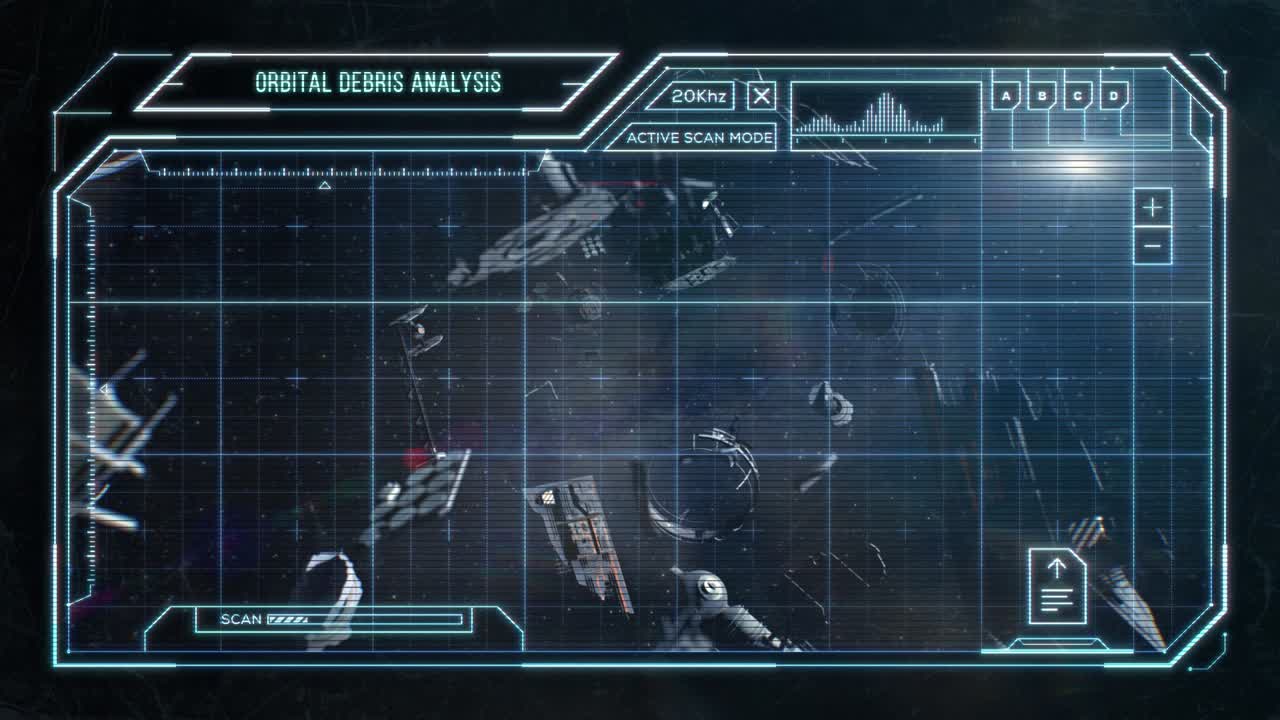Switch to tab B

[1042, 95]
